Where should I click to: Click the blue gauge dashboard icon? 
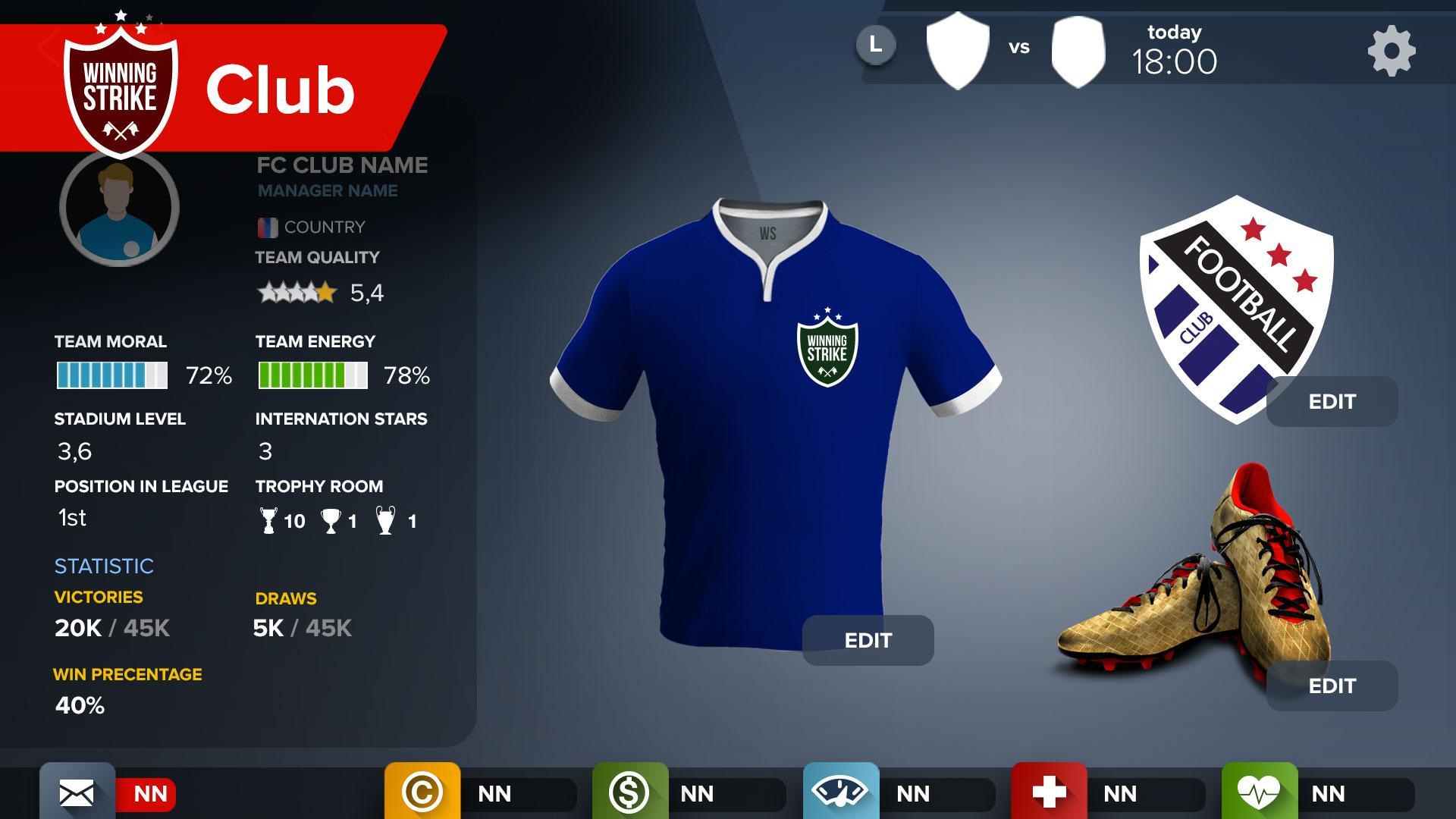pos(842,793)
